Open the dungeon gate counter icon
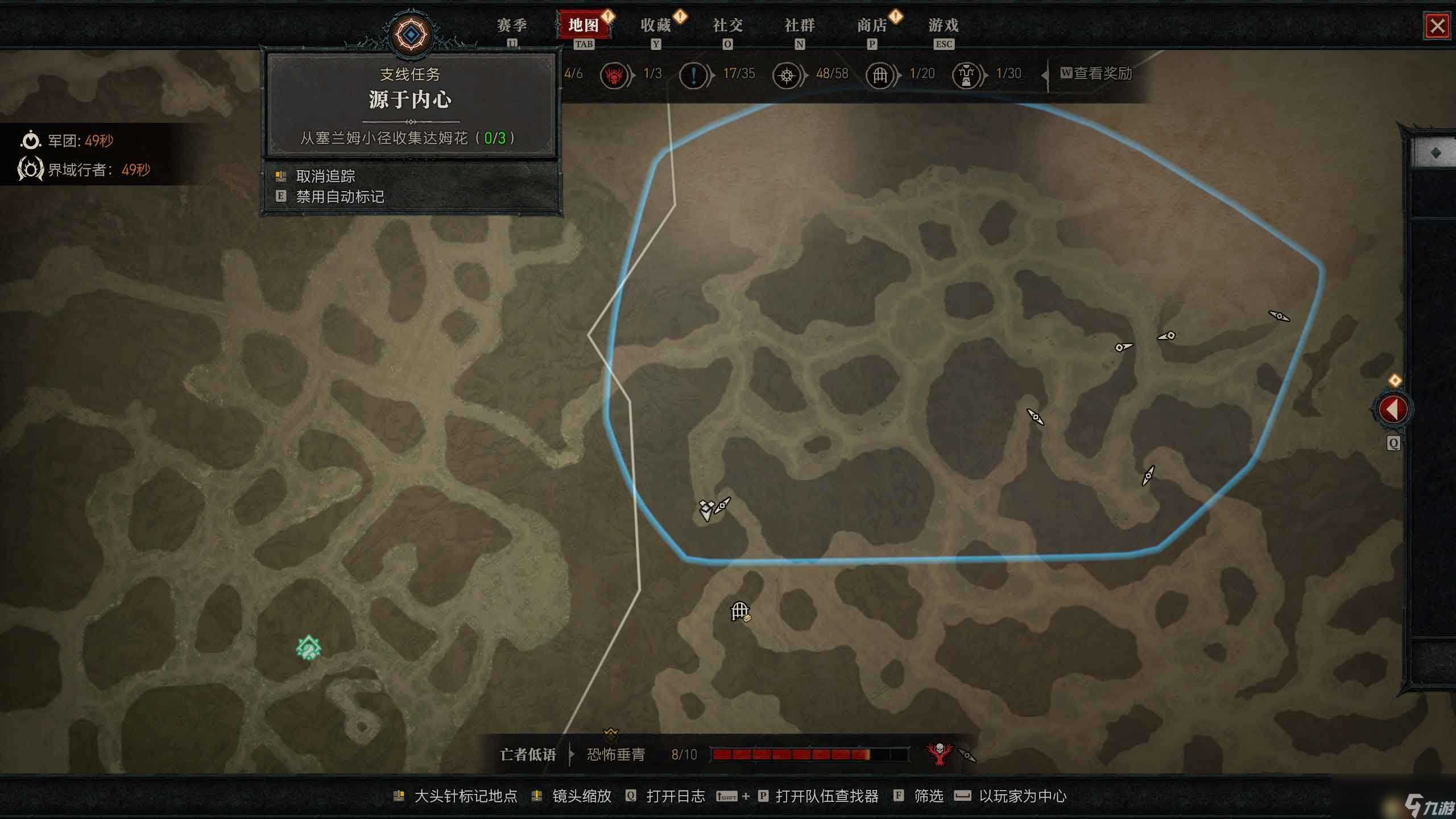Screen dimensions: 1456x819 880,74
